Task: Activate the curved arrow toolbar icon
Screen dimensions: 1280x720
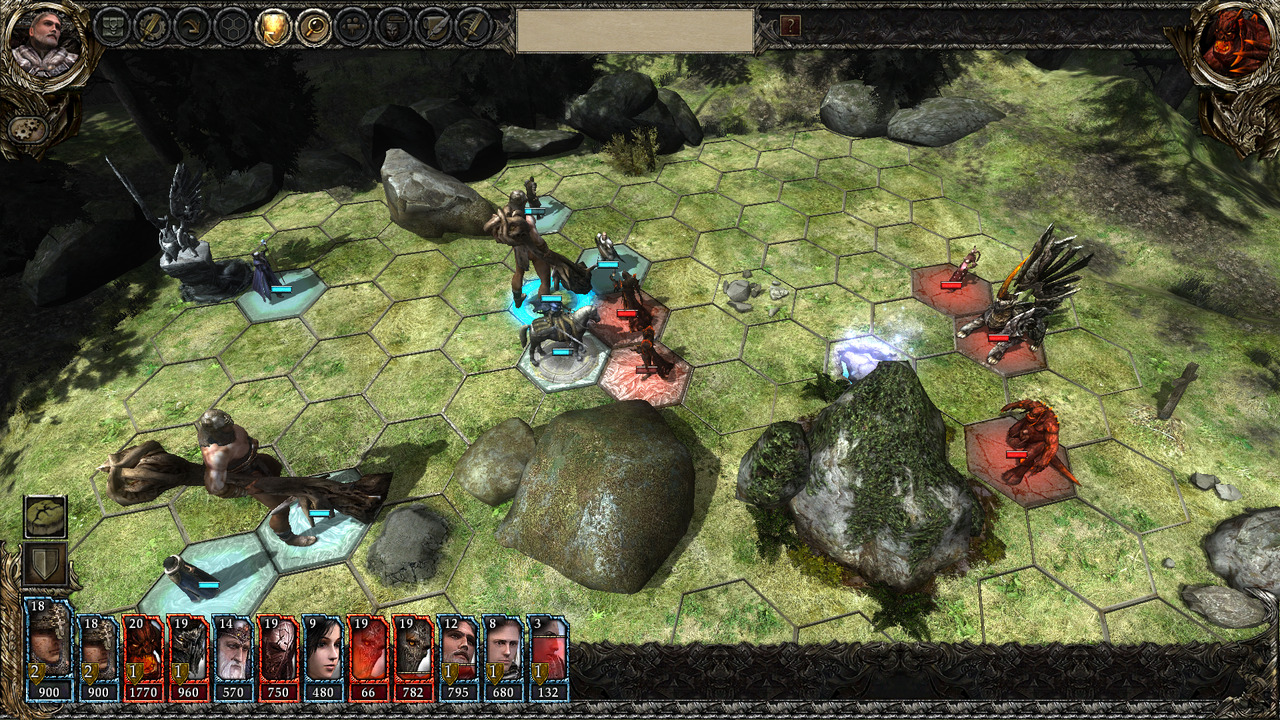Action: tap(192, 27)
